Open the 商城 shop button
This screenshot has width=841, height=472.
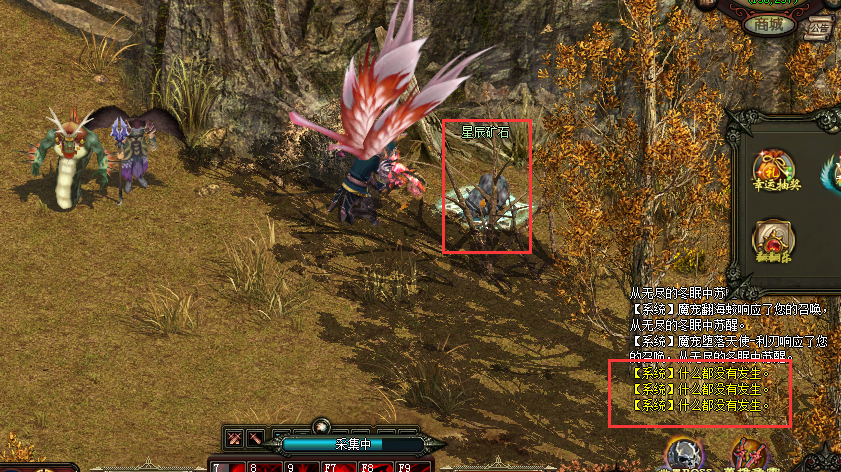[769, 25]
